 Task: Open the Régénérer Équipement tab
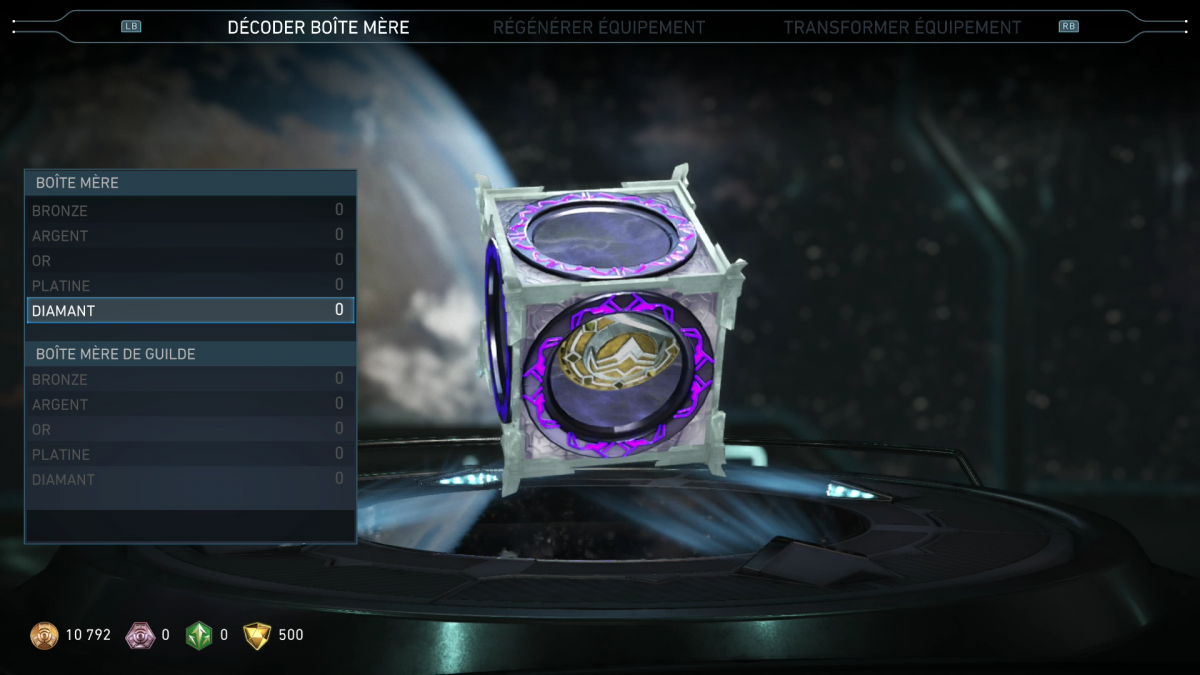point(598,27)
